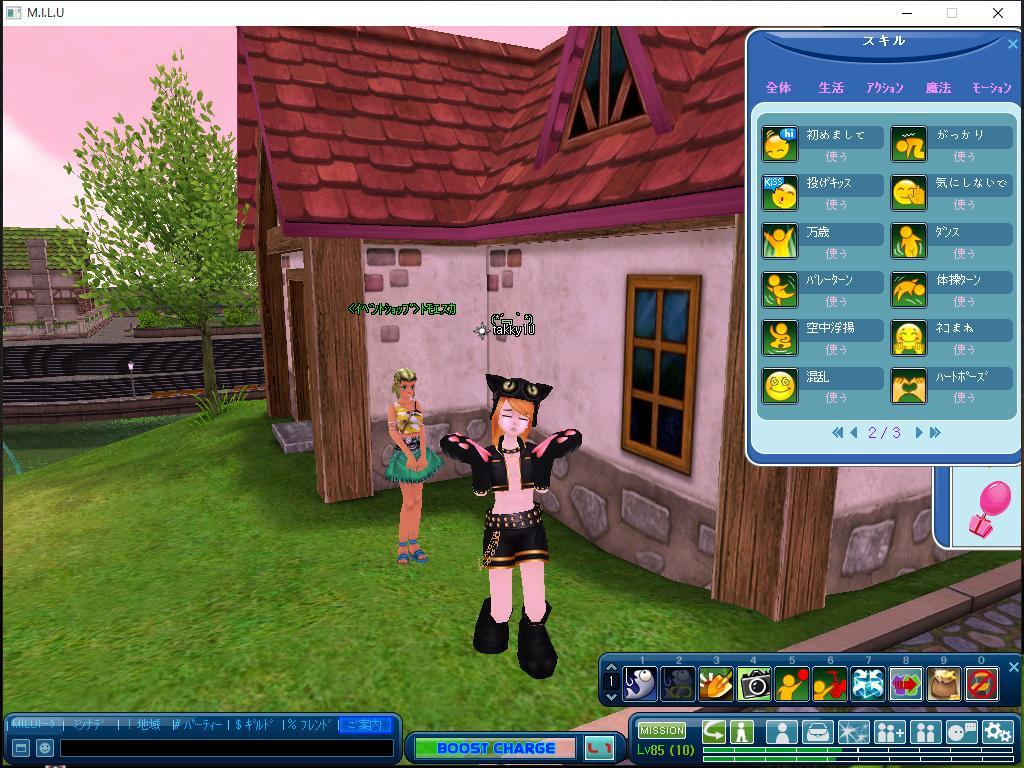
Task: Click the 万歳 emote icon
Action: (x=780, y=241)
